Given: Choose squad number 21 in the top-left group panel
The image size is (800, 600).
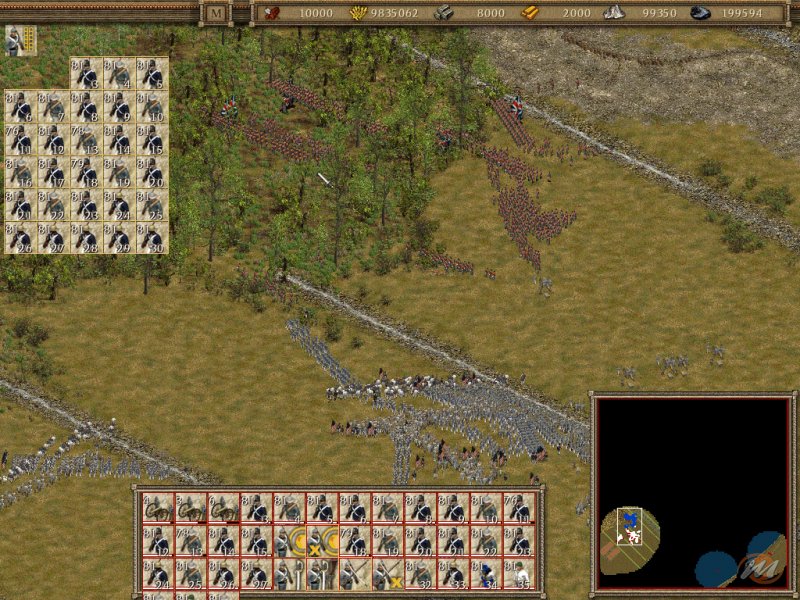Looking at the screenshot, I should click(20, 205).
